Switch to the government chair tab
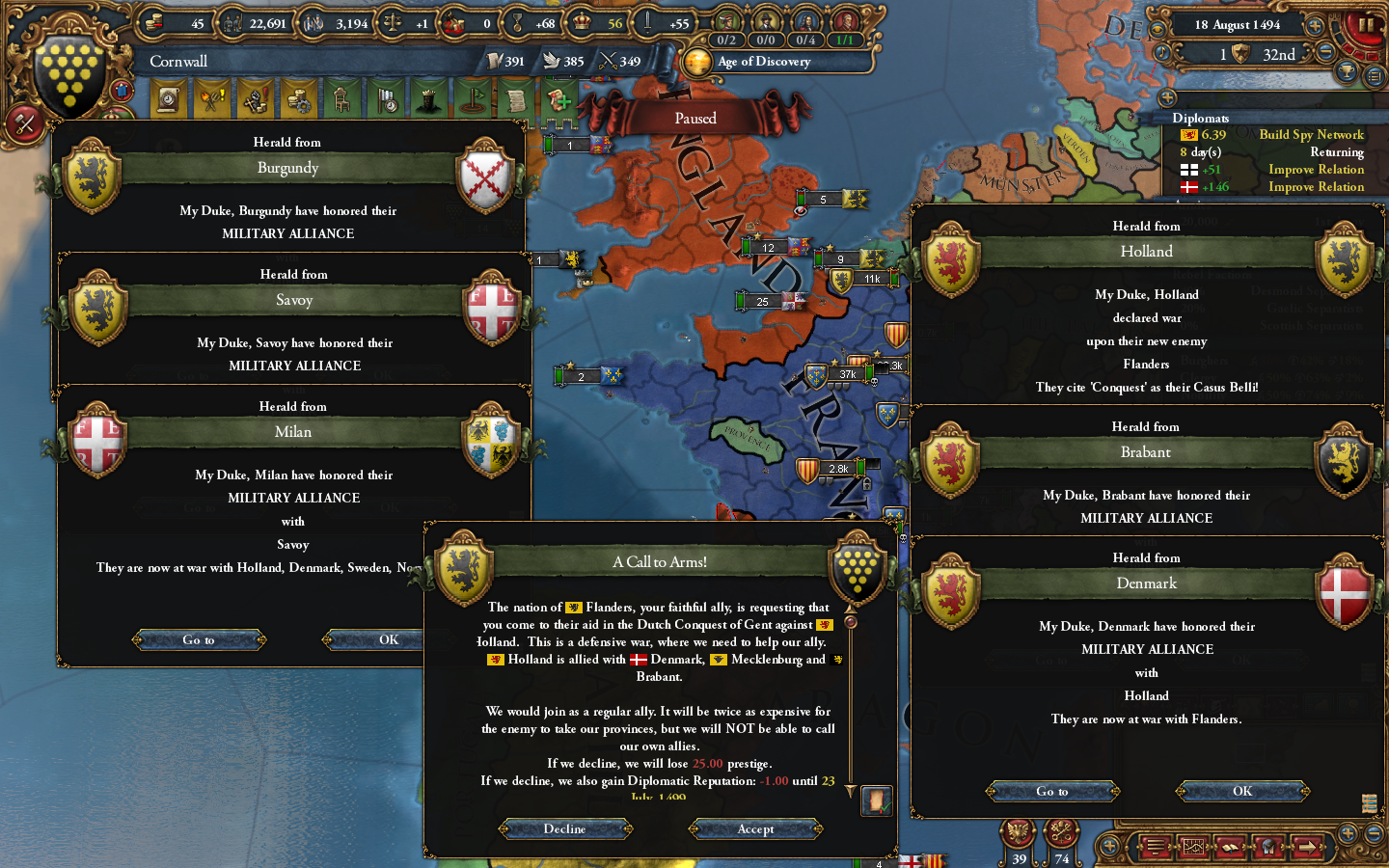 (341, 98)
